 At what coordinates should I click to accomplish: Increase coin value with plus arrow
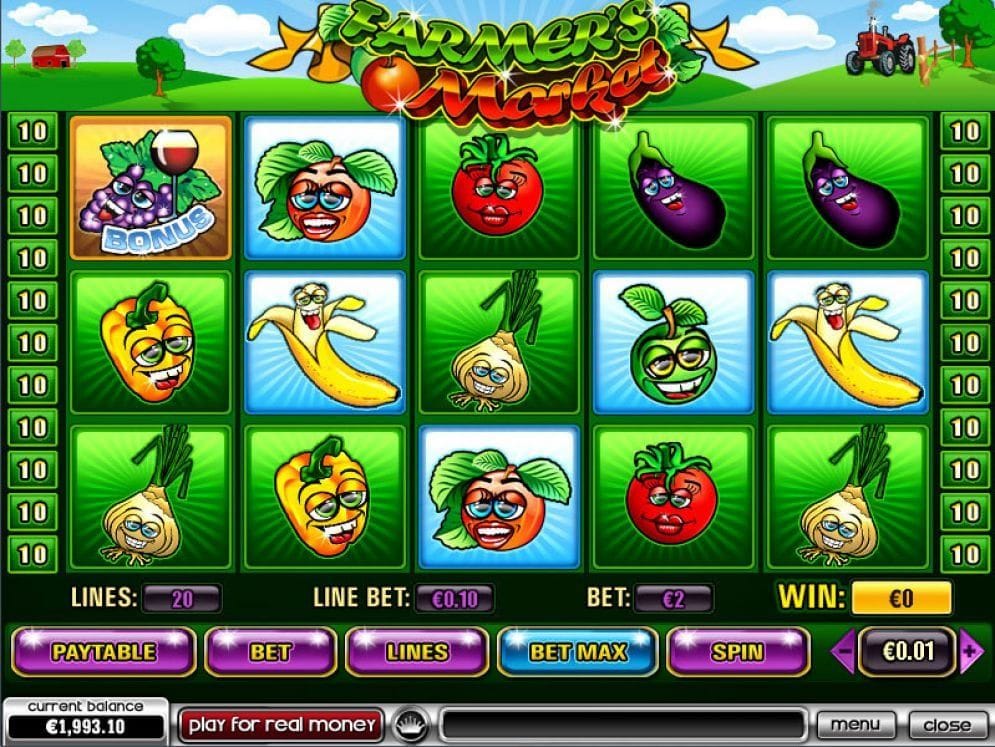(x=968, y=652)
